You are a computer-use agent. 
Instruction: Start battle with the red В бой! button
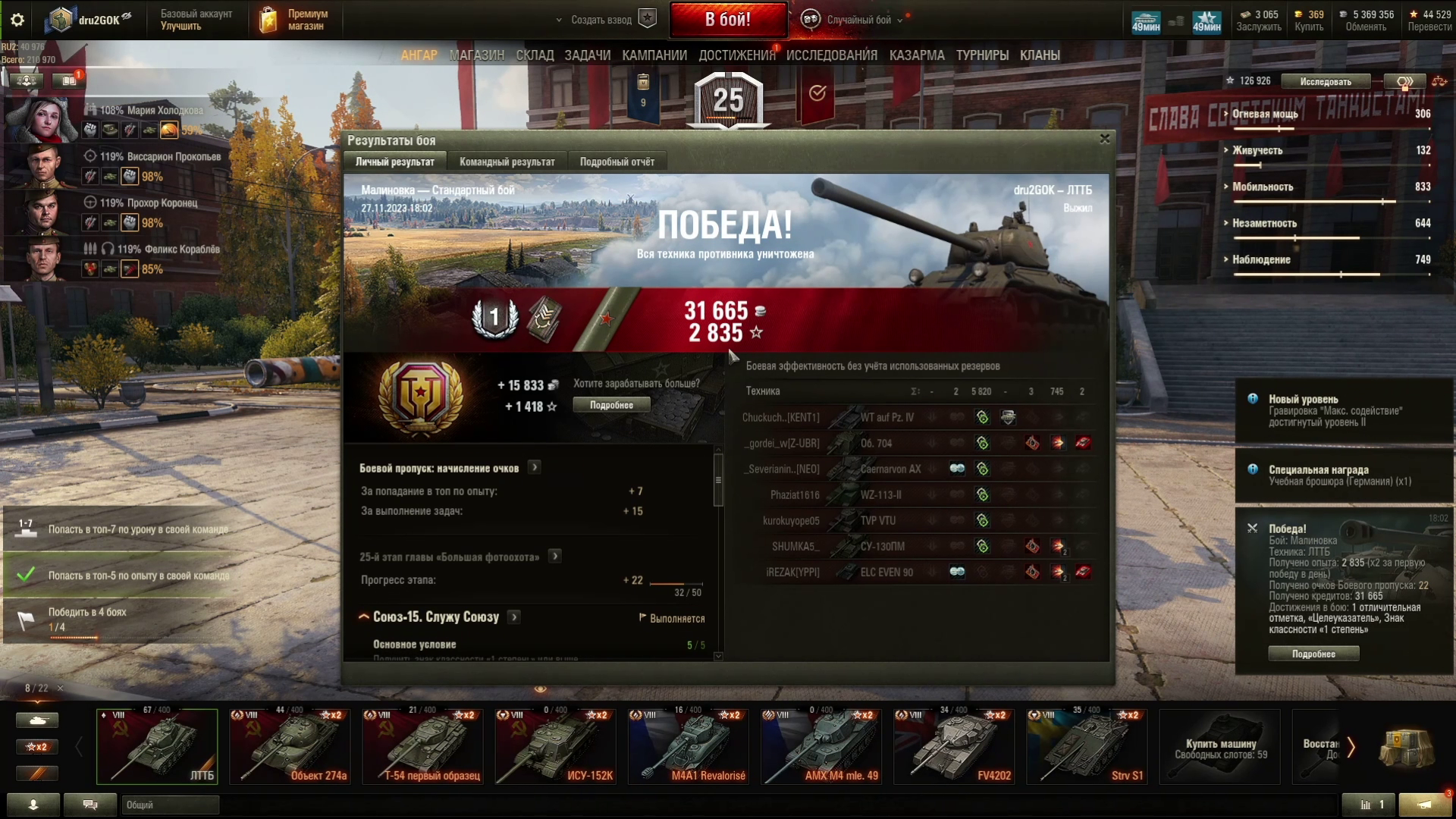point(728,20)
